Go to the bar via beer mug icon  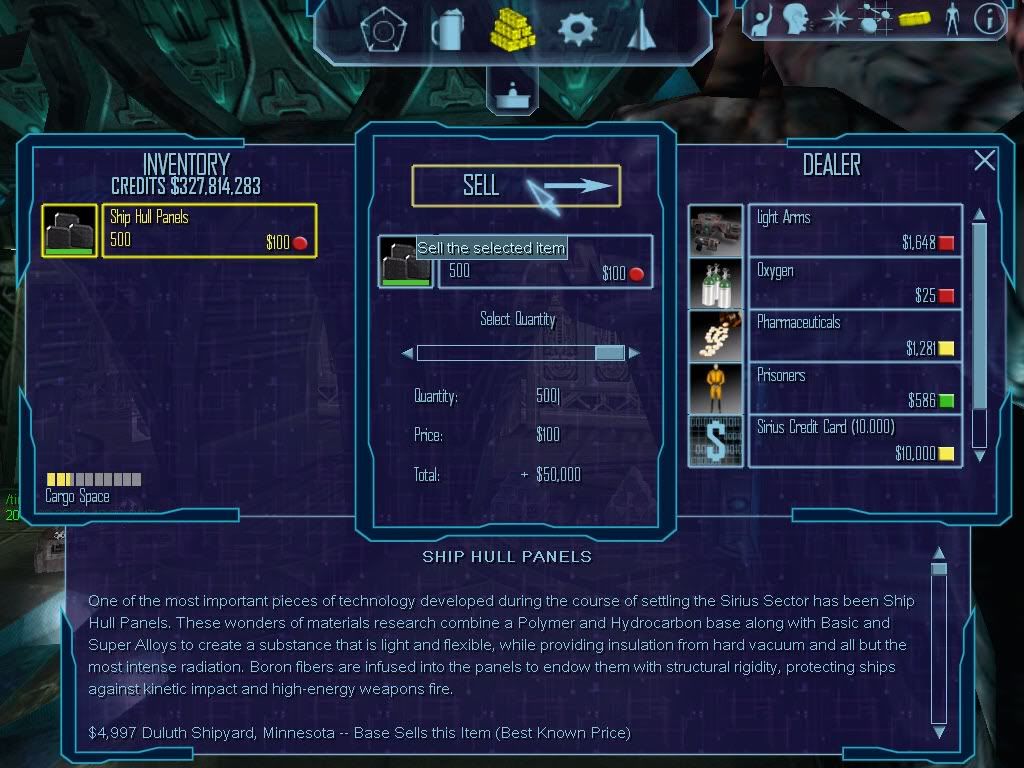[446, 30]
